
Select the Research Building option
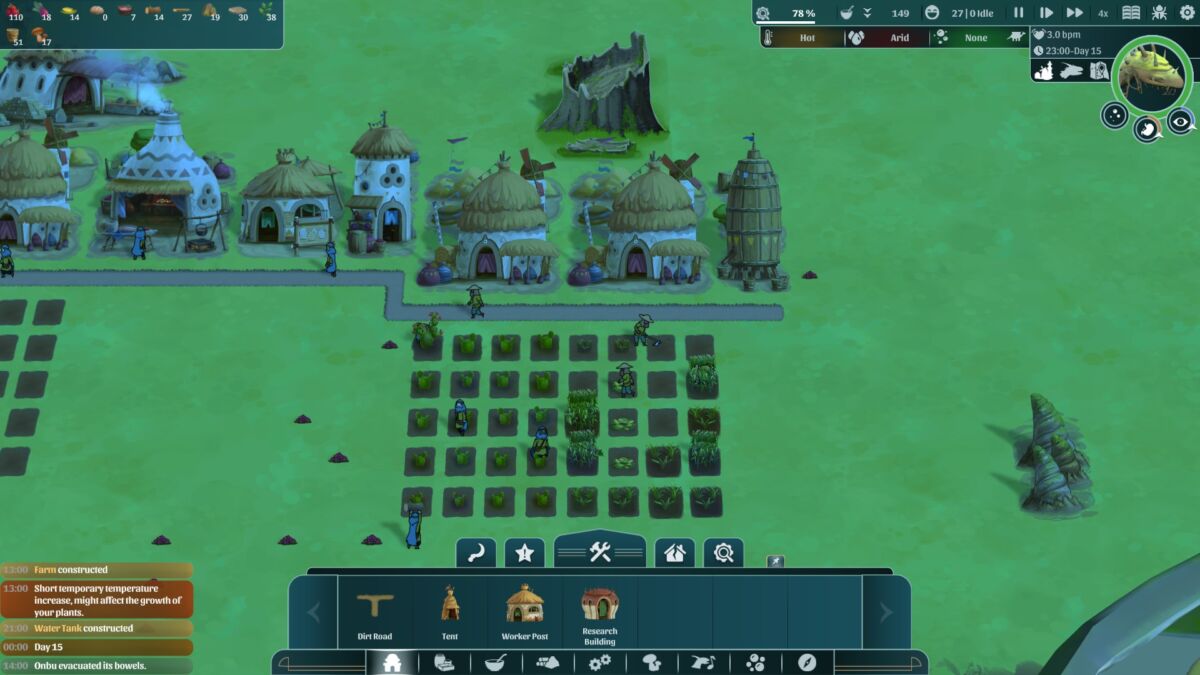(x=600, y=612)
